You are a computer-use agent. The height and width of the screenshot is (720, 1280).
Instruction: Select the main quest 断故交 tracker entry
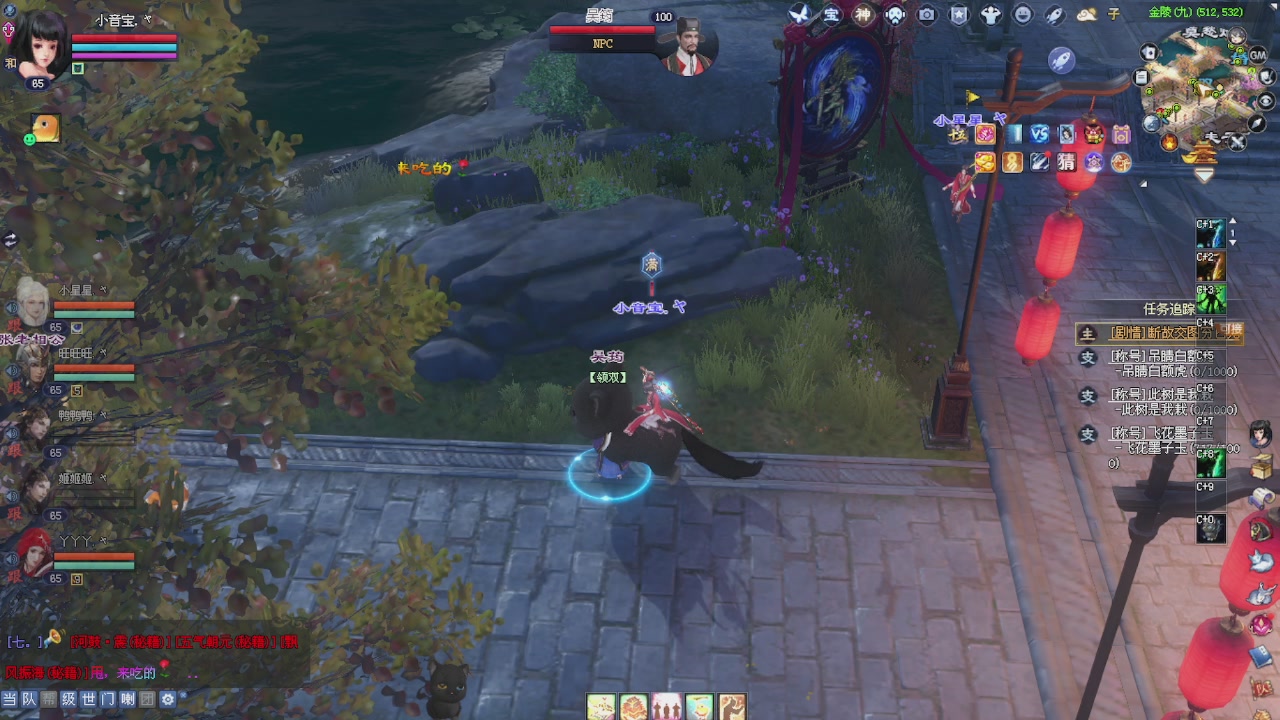tap(1160, 333)
